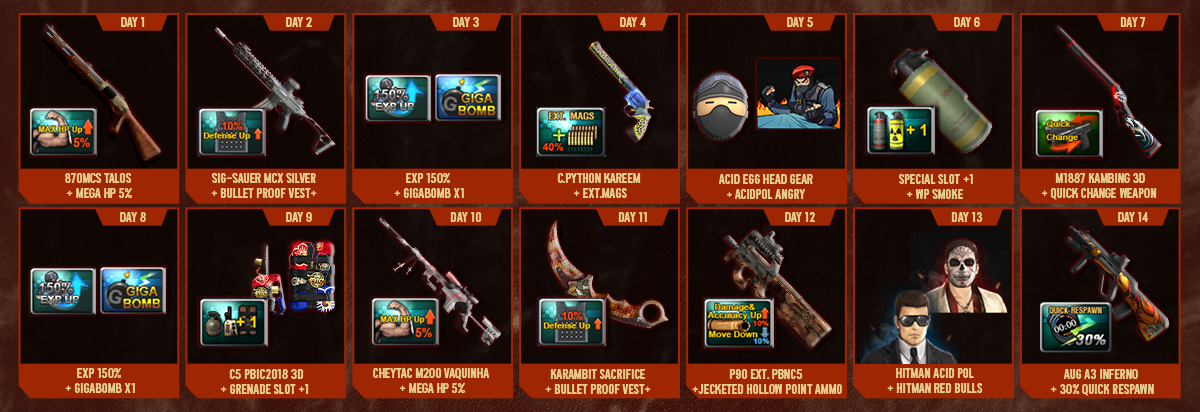This screenshot has width=1200, height=412.
Task: Select the Day 1 870MCS Talos reward
Action: coord(98,105)
